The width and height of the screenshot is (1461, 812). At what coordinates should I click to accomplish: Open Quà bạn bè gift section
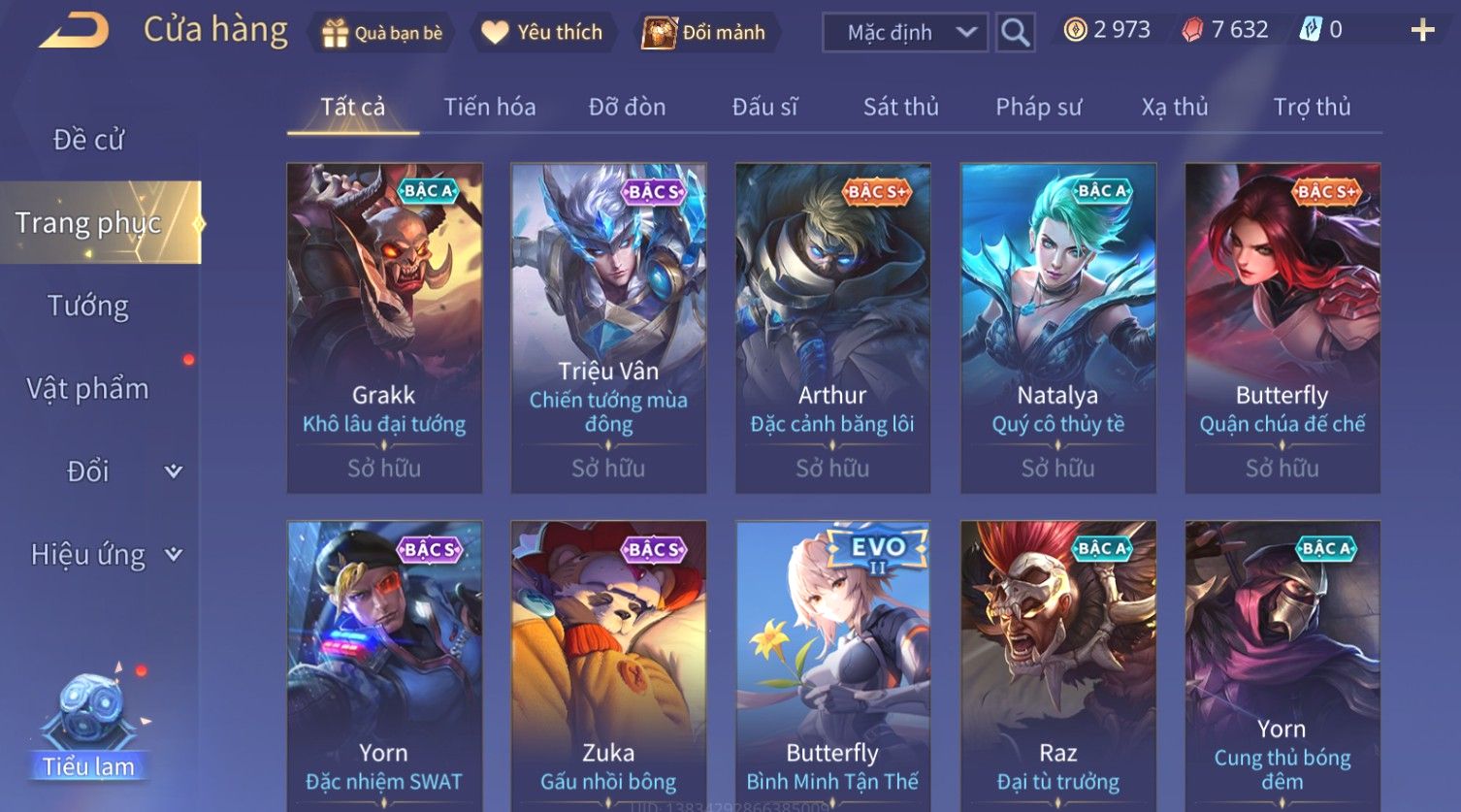(381, 32)
